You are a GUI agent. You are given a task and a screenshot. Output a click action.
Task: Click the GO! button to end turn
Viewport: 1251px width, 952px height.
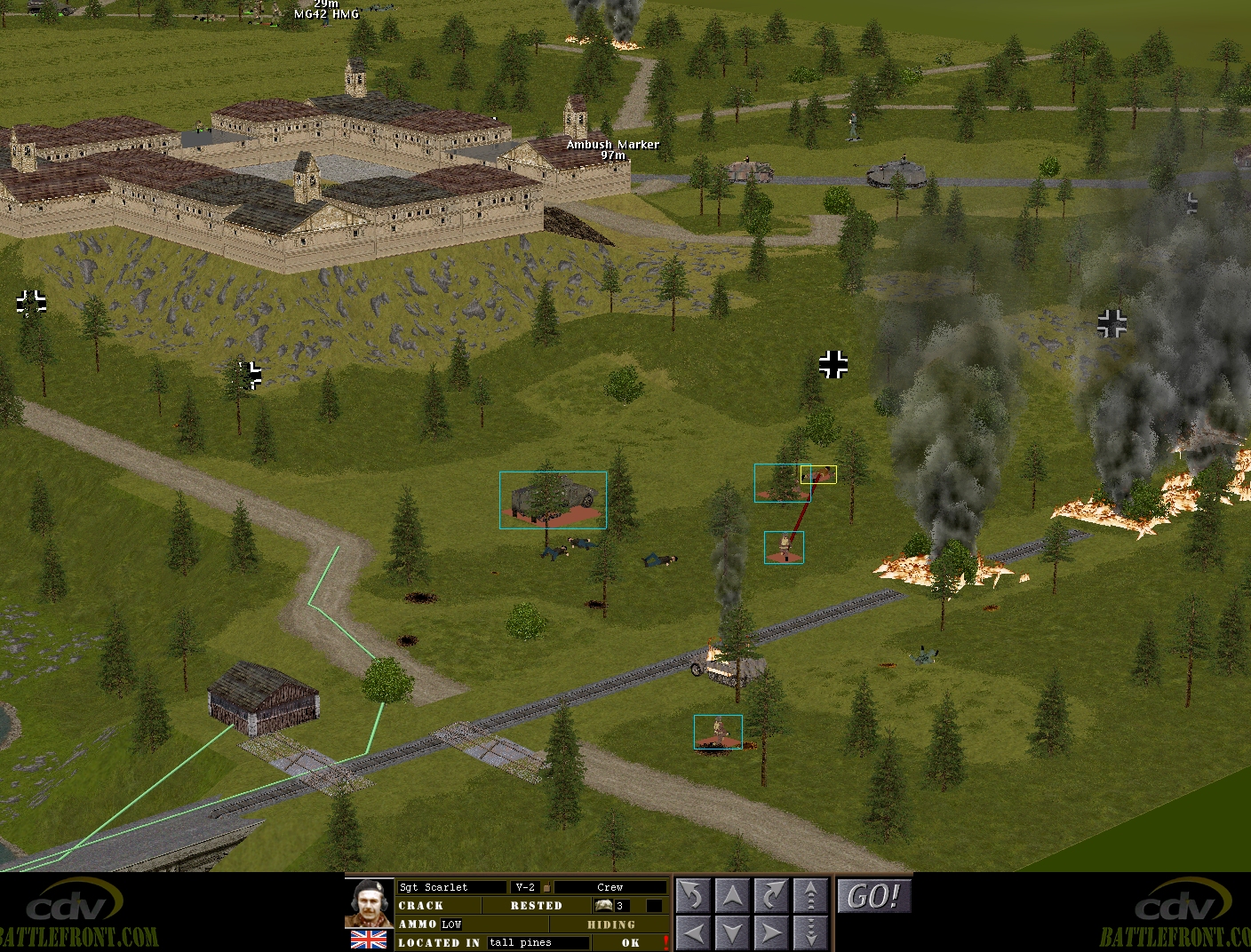[873, 896]
